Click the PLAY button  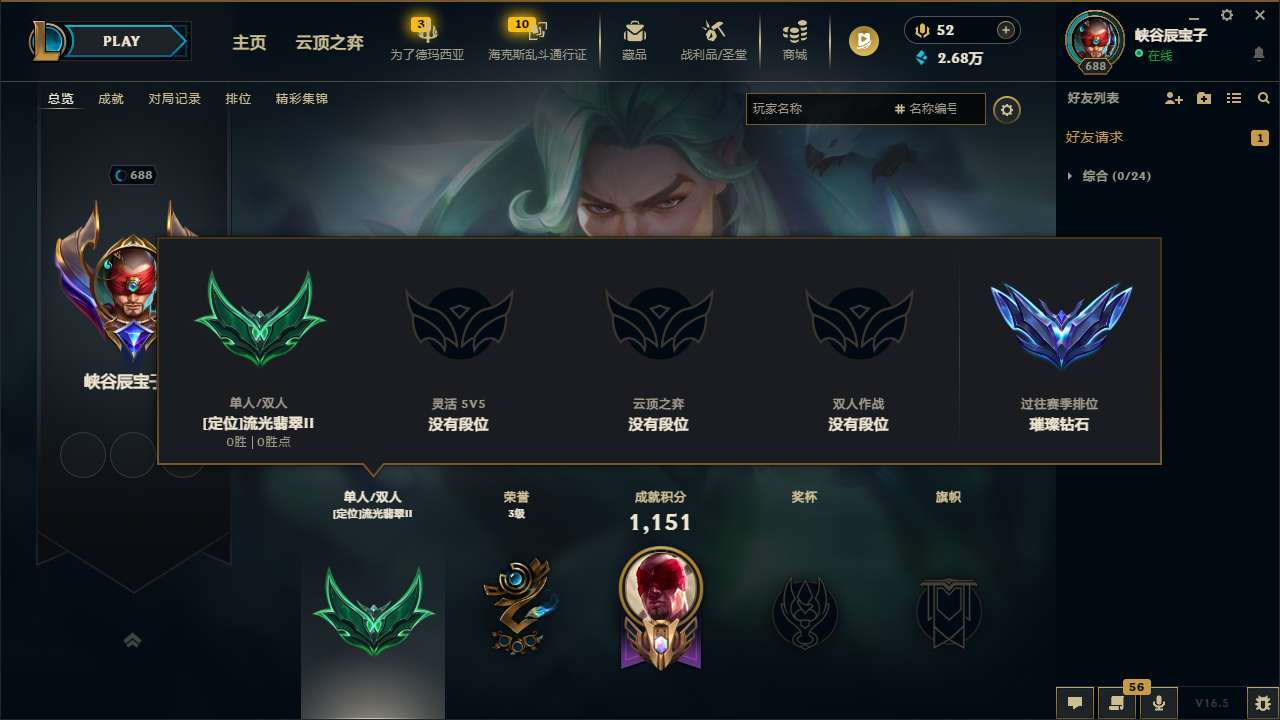pyautogui.click(x=122, y=41)
